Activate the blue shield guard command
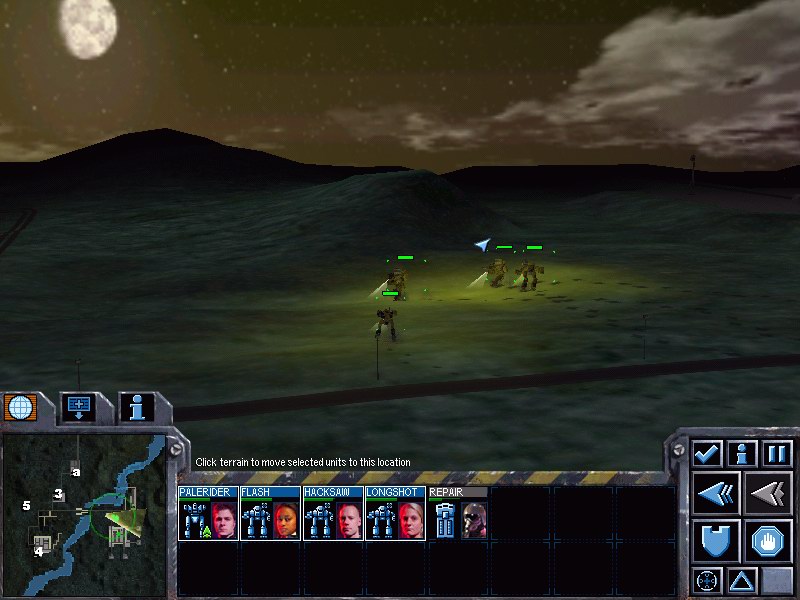 [x=717, y=541]
